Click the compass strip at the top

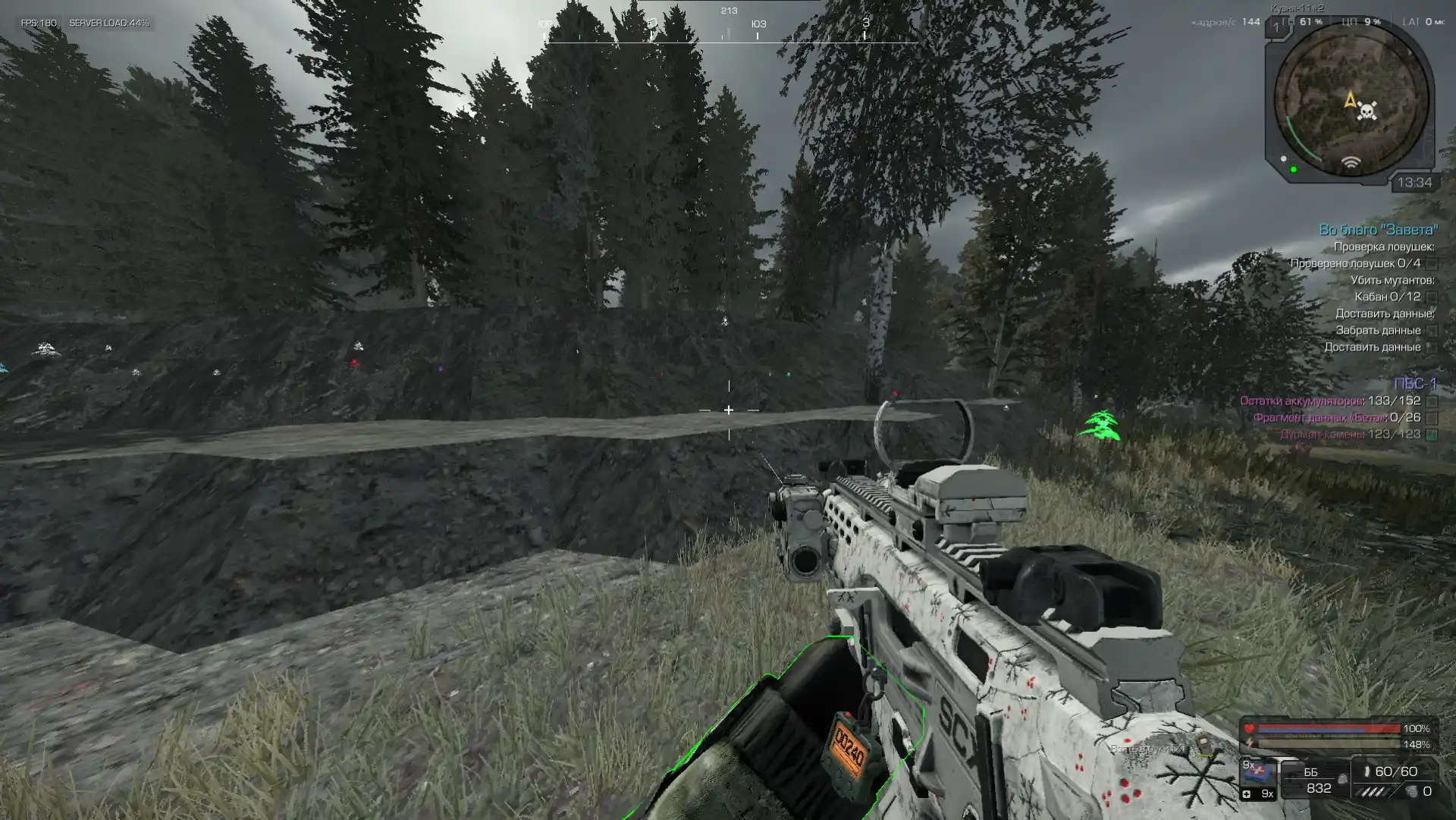(728, 30)
